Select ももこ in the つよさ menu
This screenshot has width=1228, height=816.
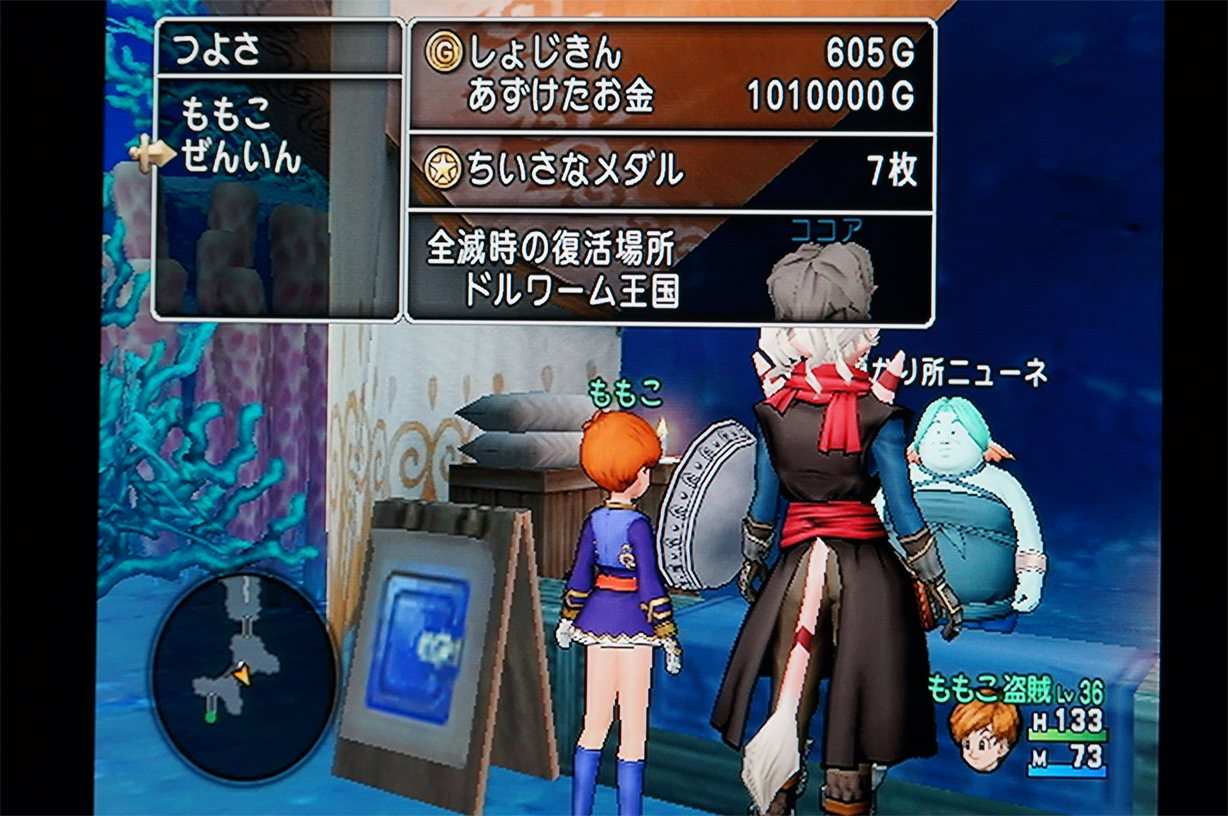pos(227,116)
